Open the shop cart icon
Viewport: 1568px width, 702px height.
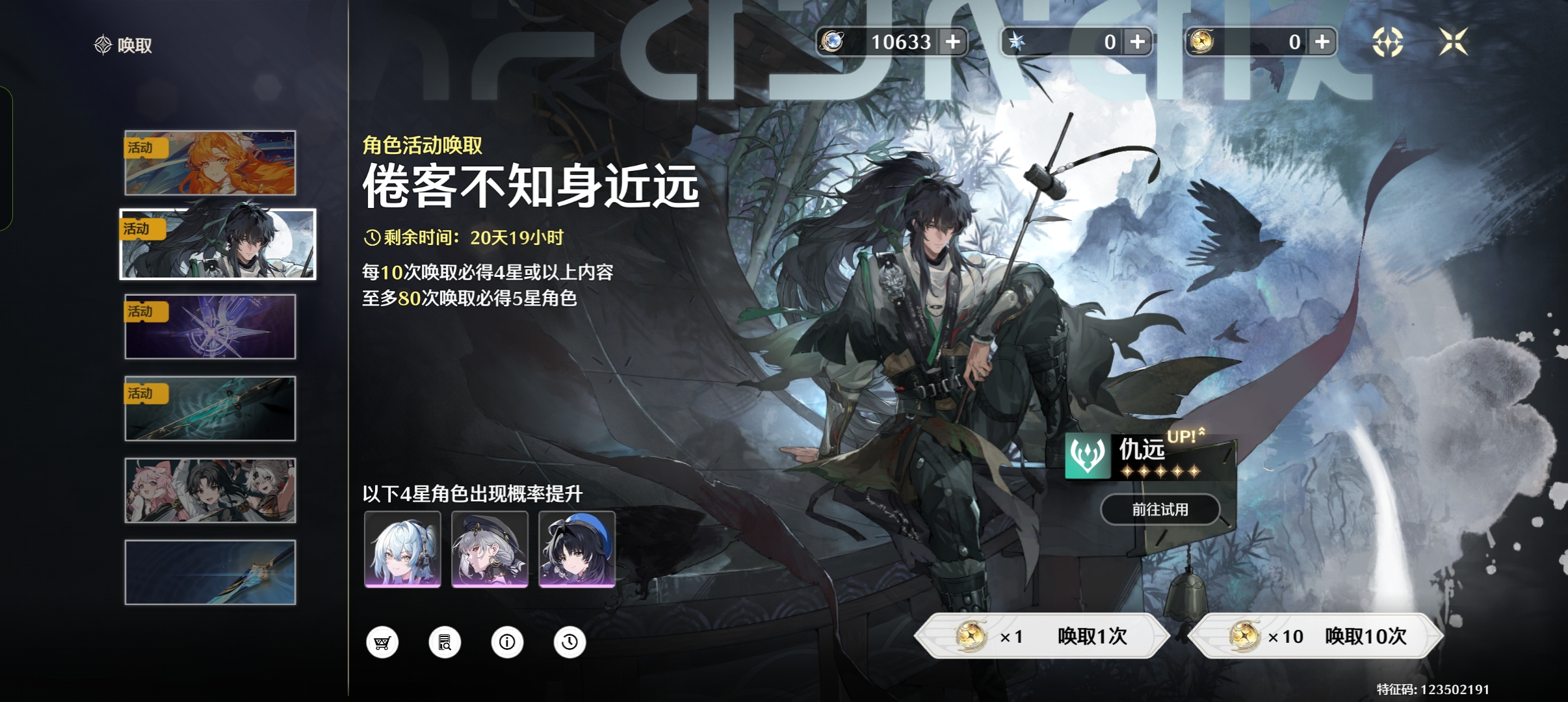(382, 642)
